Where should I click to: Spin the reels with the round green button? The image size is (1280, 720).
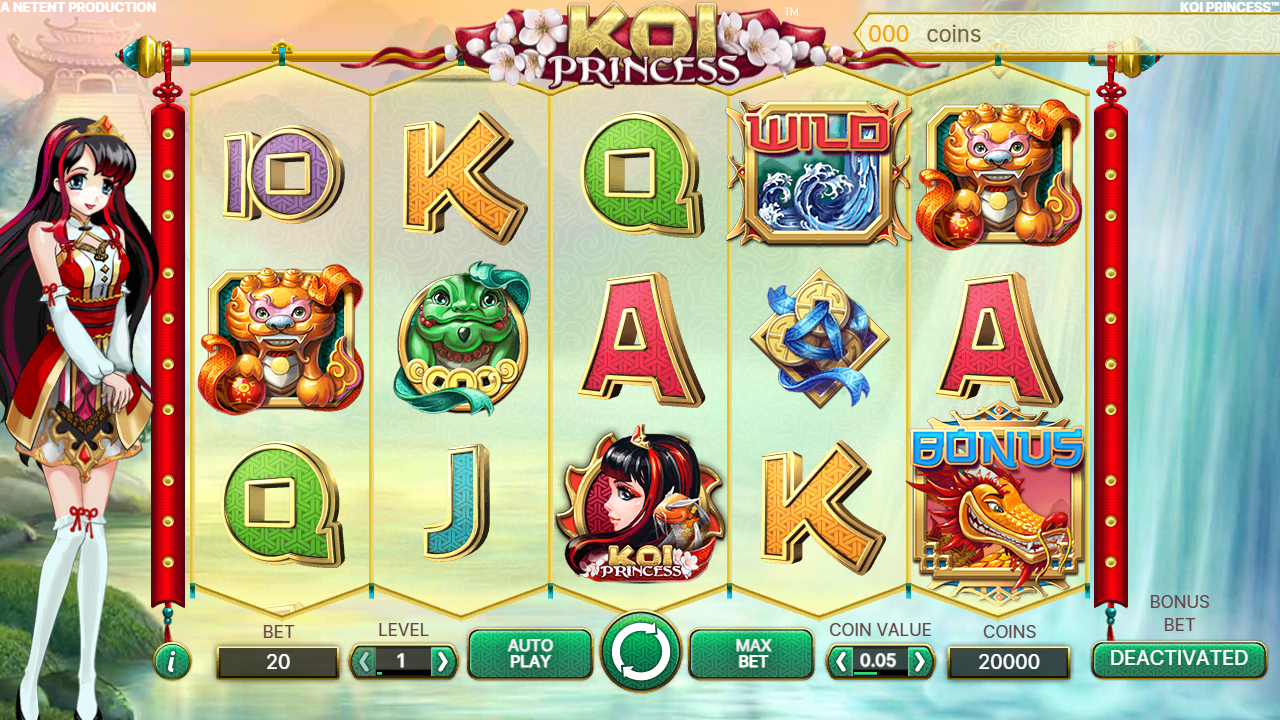[640, 653]
